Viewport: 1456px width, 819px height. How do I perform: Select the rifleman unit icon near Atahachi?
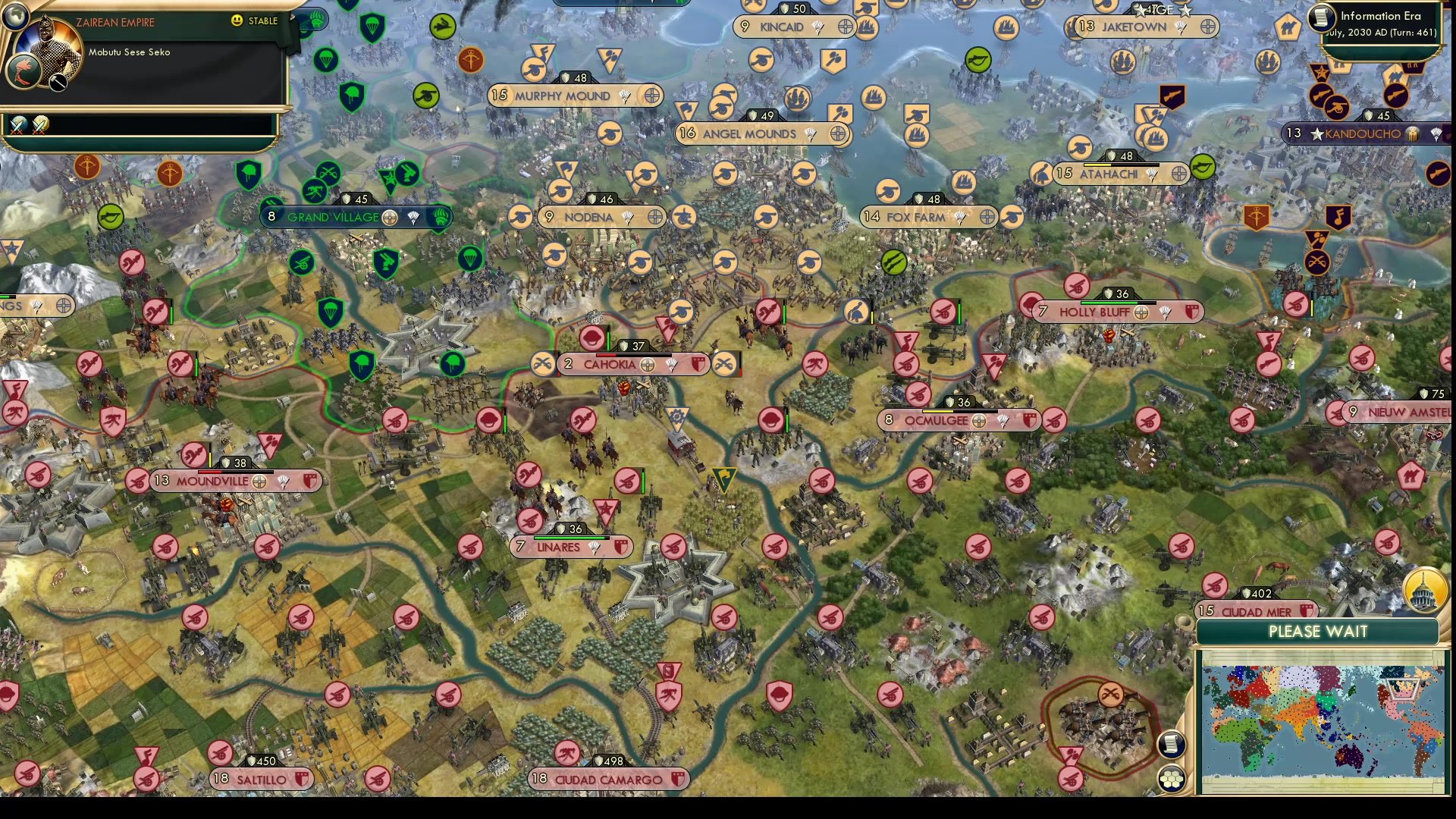click(1043, 174)
